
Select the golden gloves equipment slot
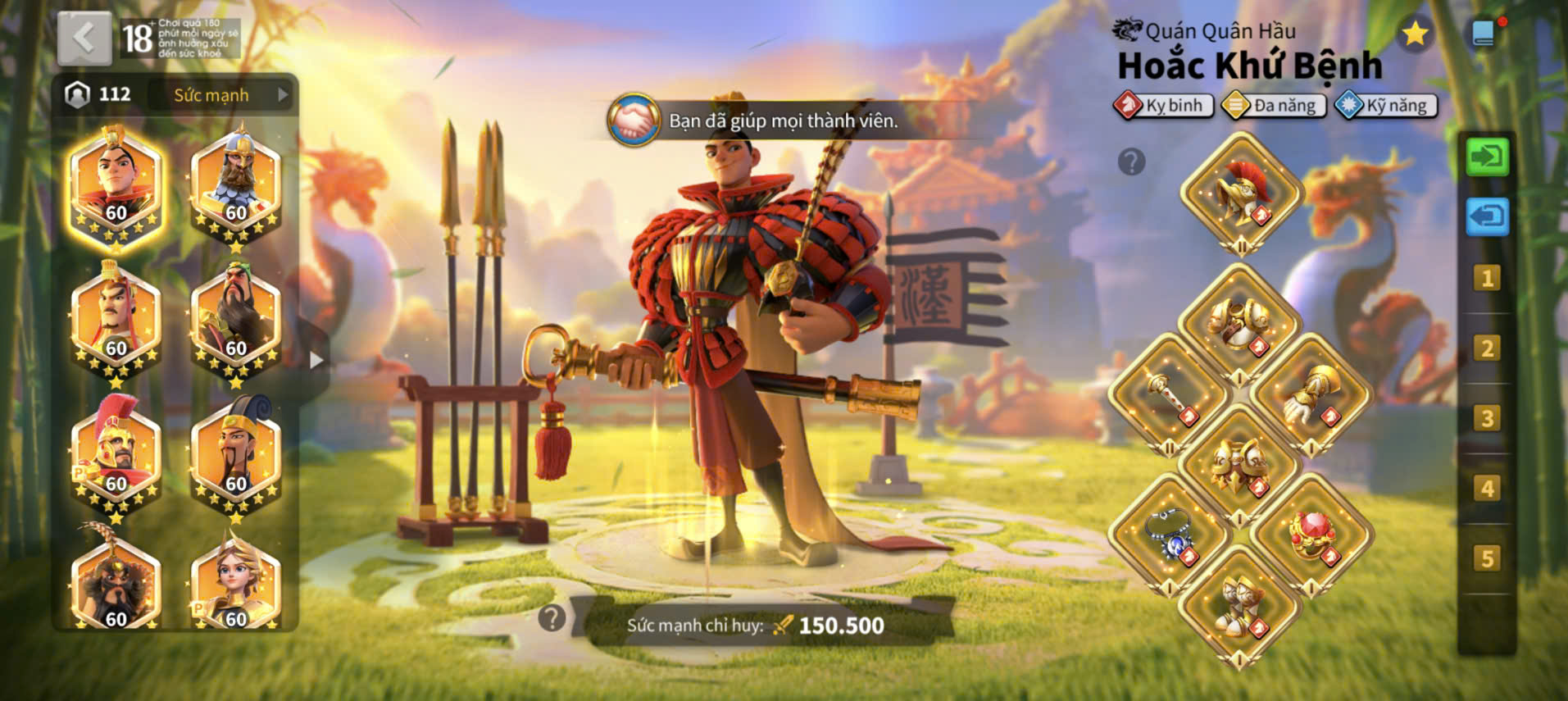point(1311,395)
